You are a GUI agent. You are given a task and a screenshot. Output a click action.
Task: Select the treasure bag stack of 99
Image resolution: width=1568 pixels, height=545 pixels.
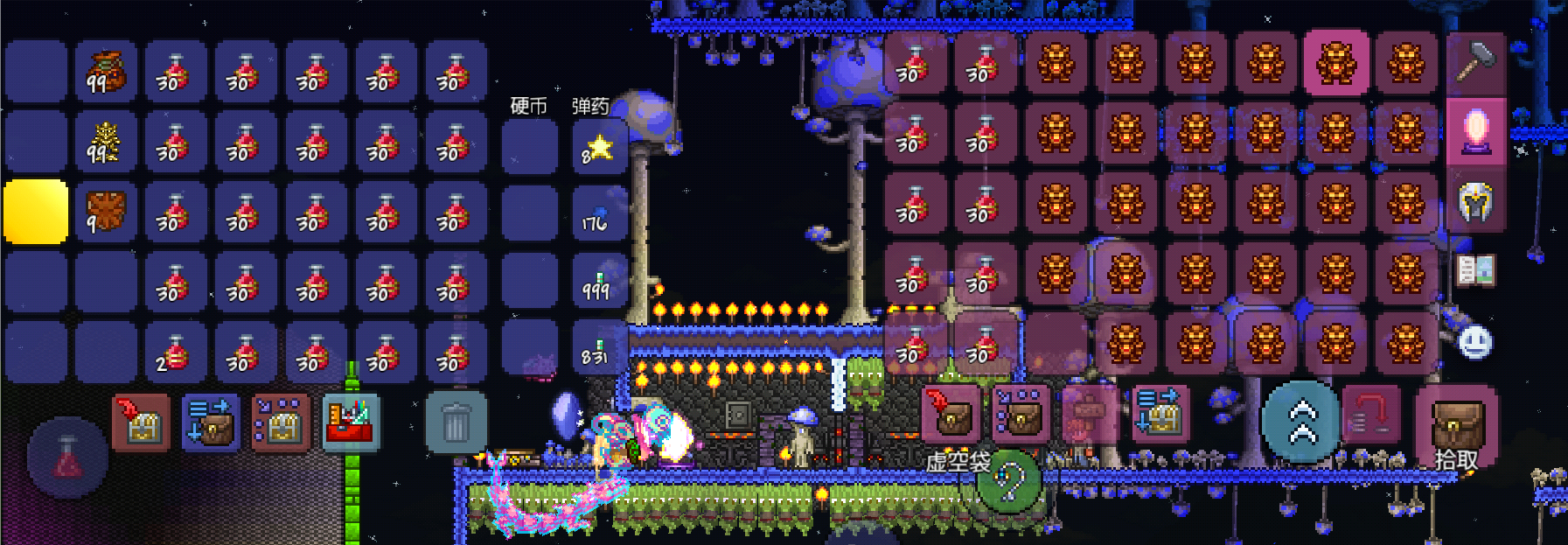(x=106, y=72)
